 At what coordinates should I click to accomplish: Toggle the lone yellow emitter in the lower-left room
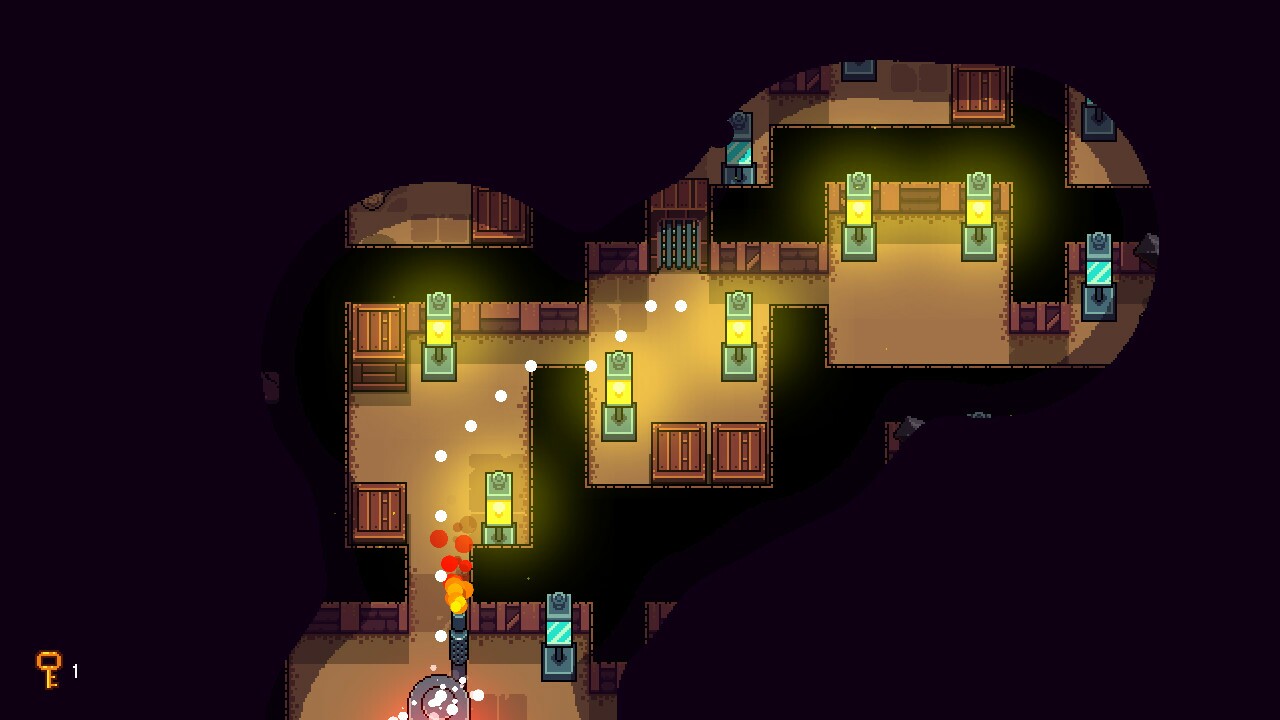coord(497,510)
